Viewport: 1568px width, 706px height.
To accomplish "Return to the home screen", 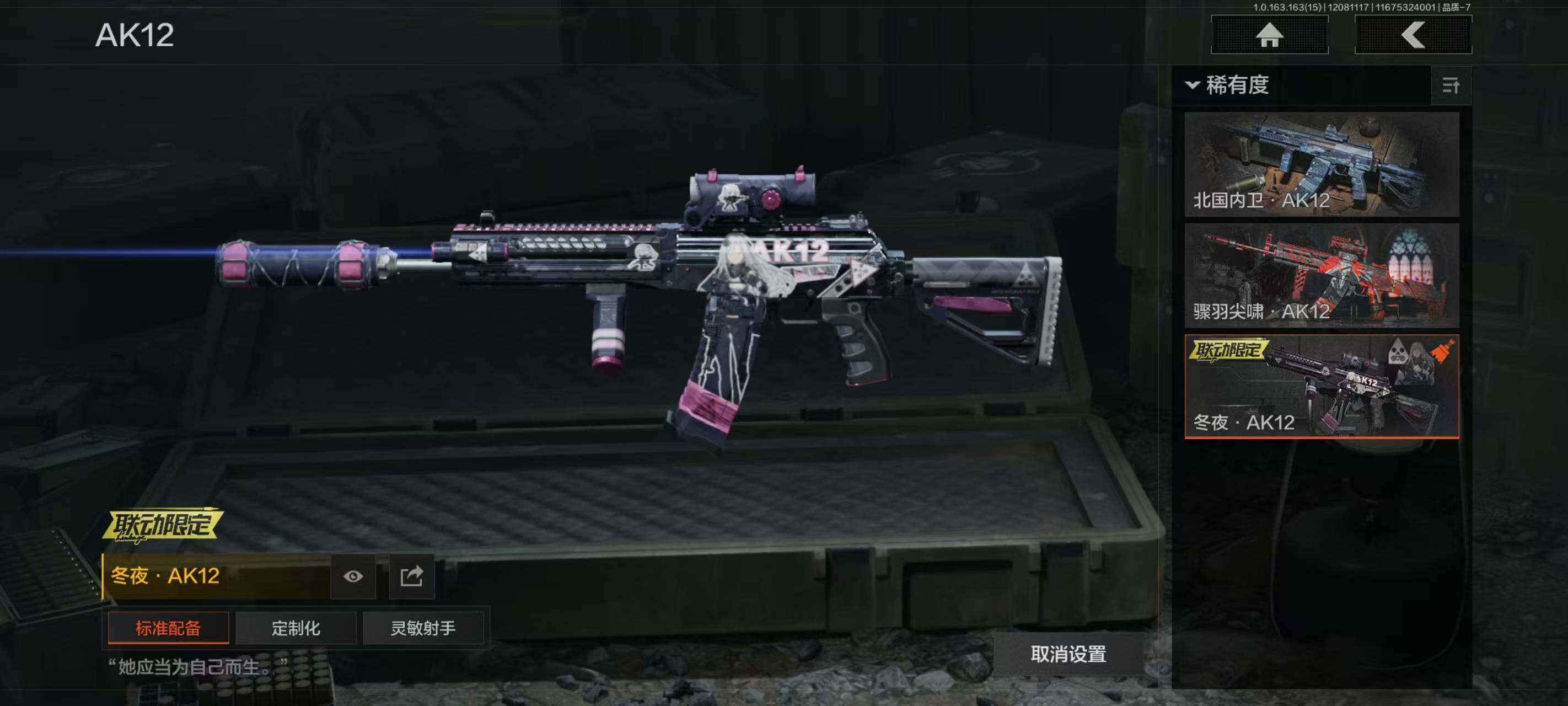I will tap(1269, 35).
